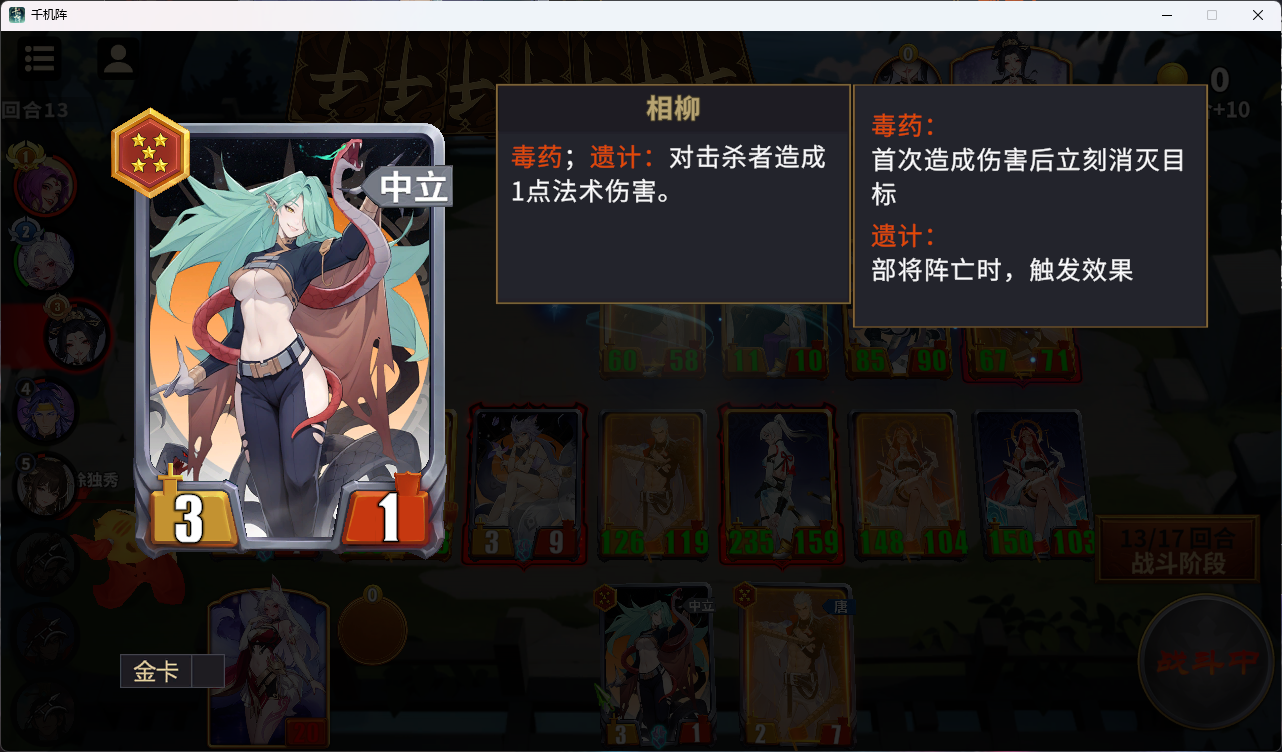Screen dimensions: 1282x752
Task: Choose the 唐 card in hand
Action: tap(796, 665)
